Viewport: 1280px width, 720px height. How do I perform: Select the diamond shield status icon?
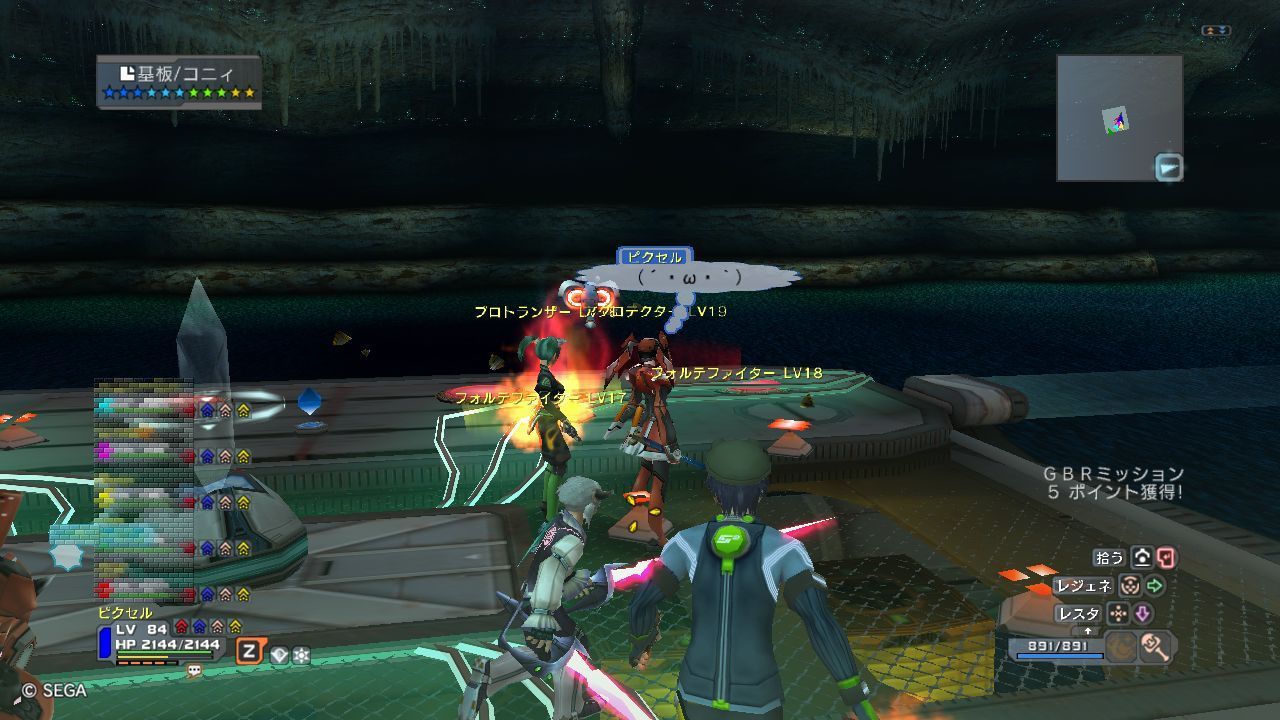coord(279,656)
